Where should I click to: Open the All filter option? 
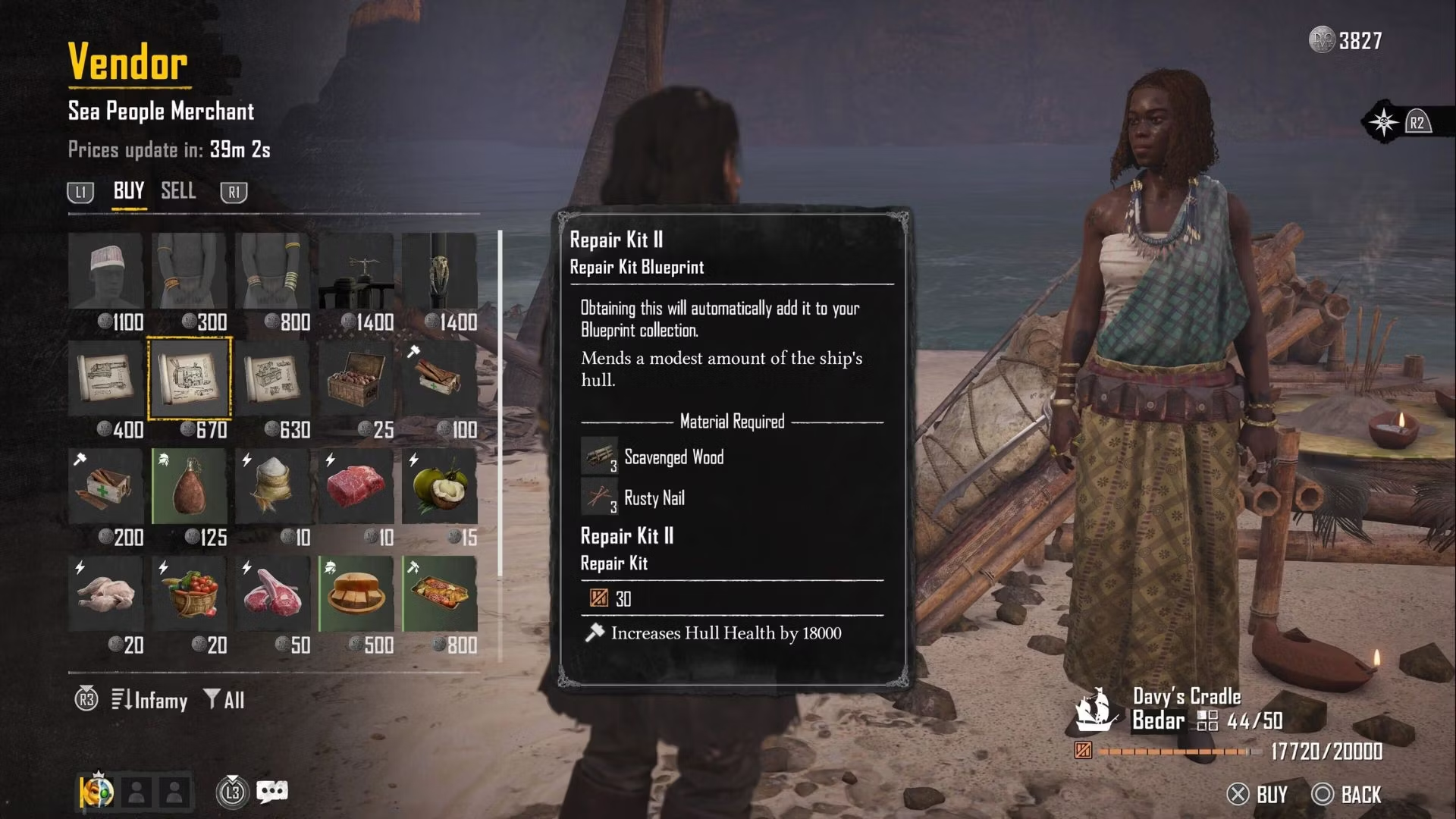[x=224, y=700]
